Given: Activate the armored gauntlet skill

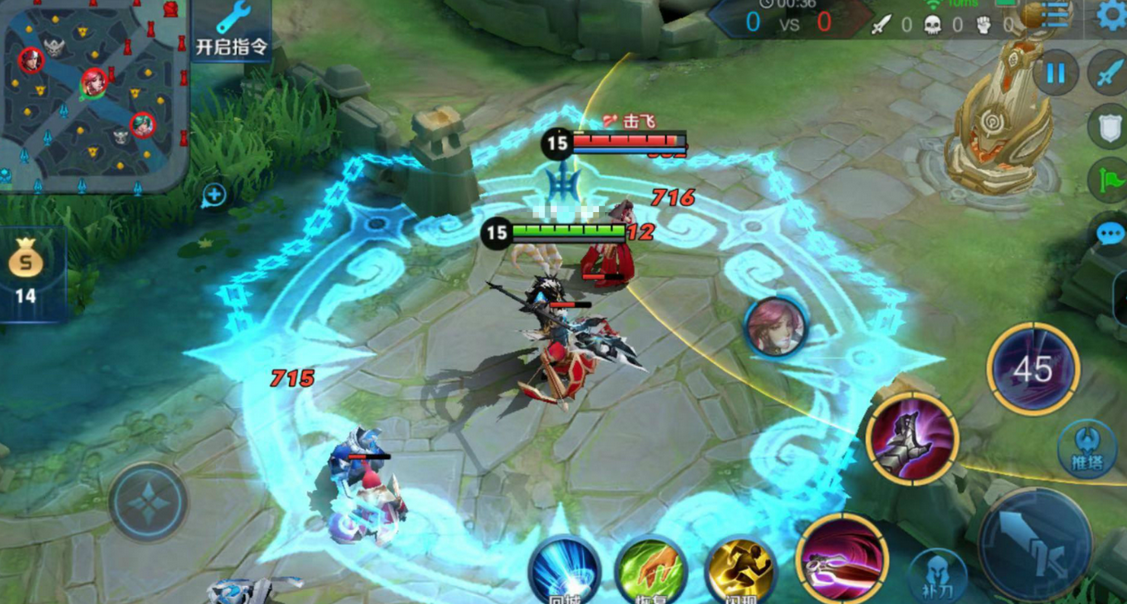Looking at the screenshot, I should [x=912, y=439].
